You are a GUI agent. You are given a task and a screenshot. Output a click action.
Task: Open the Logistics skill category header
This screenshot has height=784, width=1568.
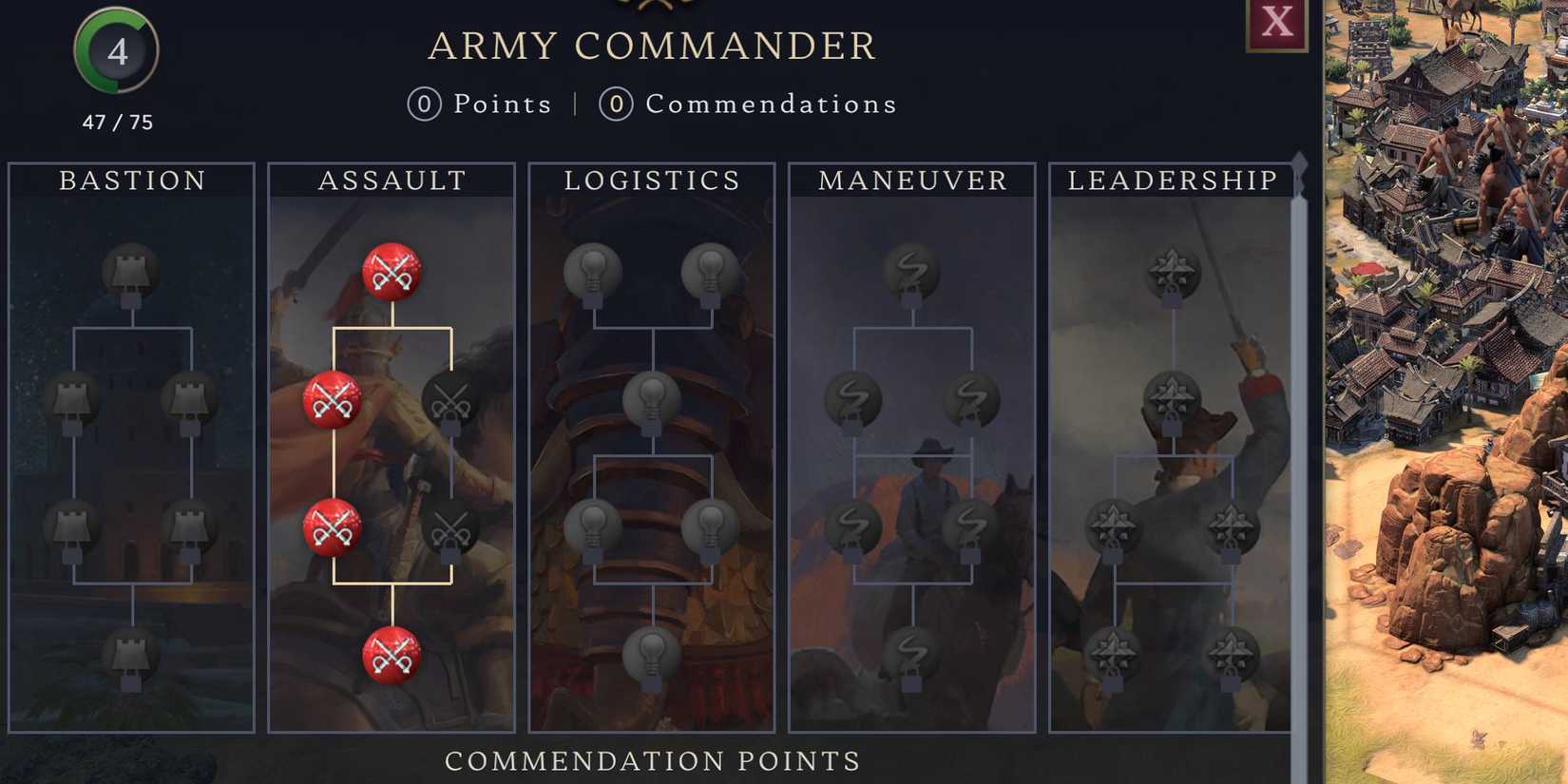[652, 181]
